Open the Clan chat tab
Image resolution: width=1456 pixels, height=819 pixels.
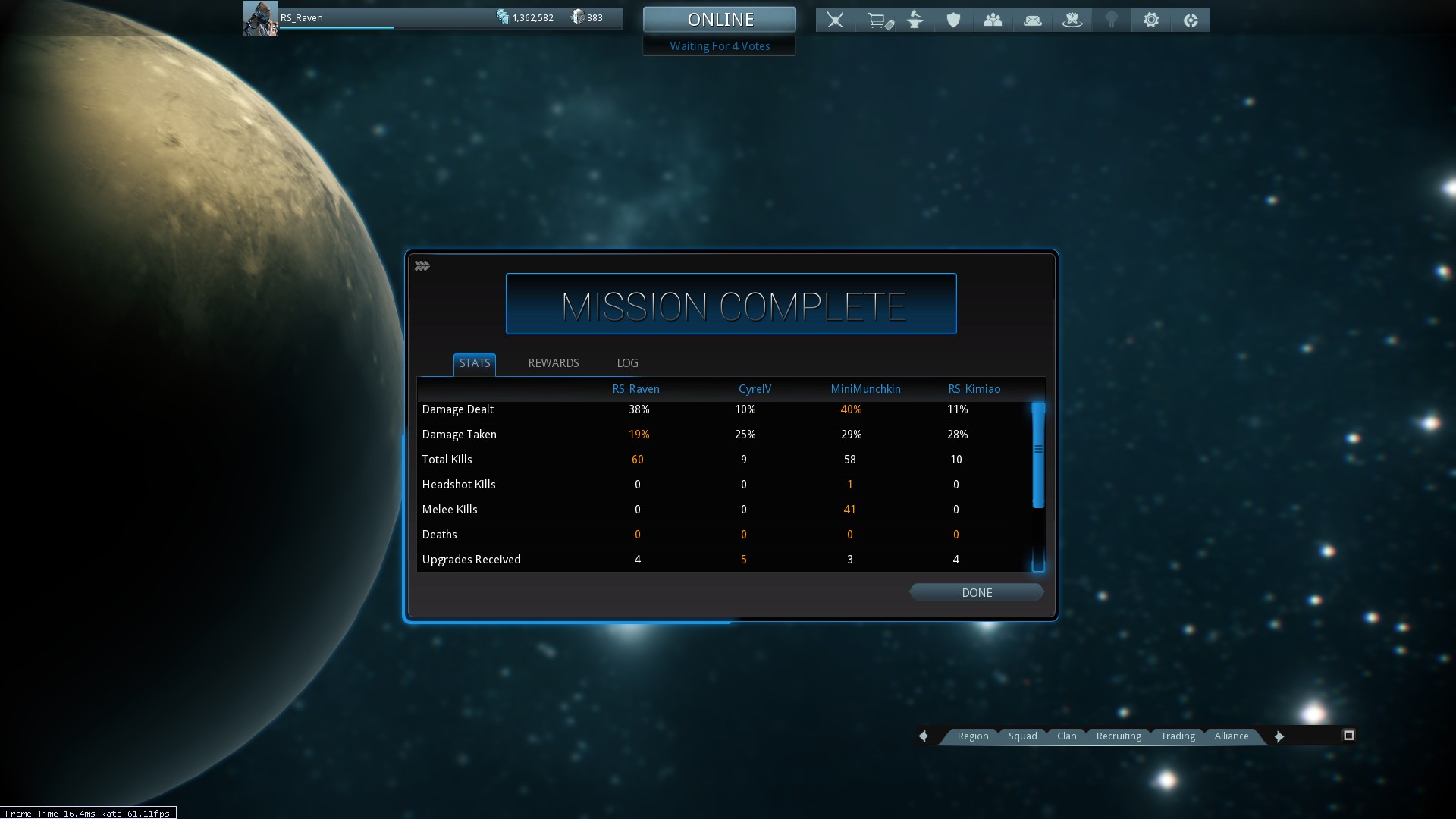click(x=1066, y=736)
